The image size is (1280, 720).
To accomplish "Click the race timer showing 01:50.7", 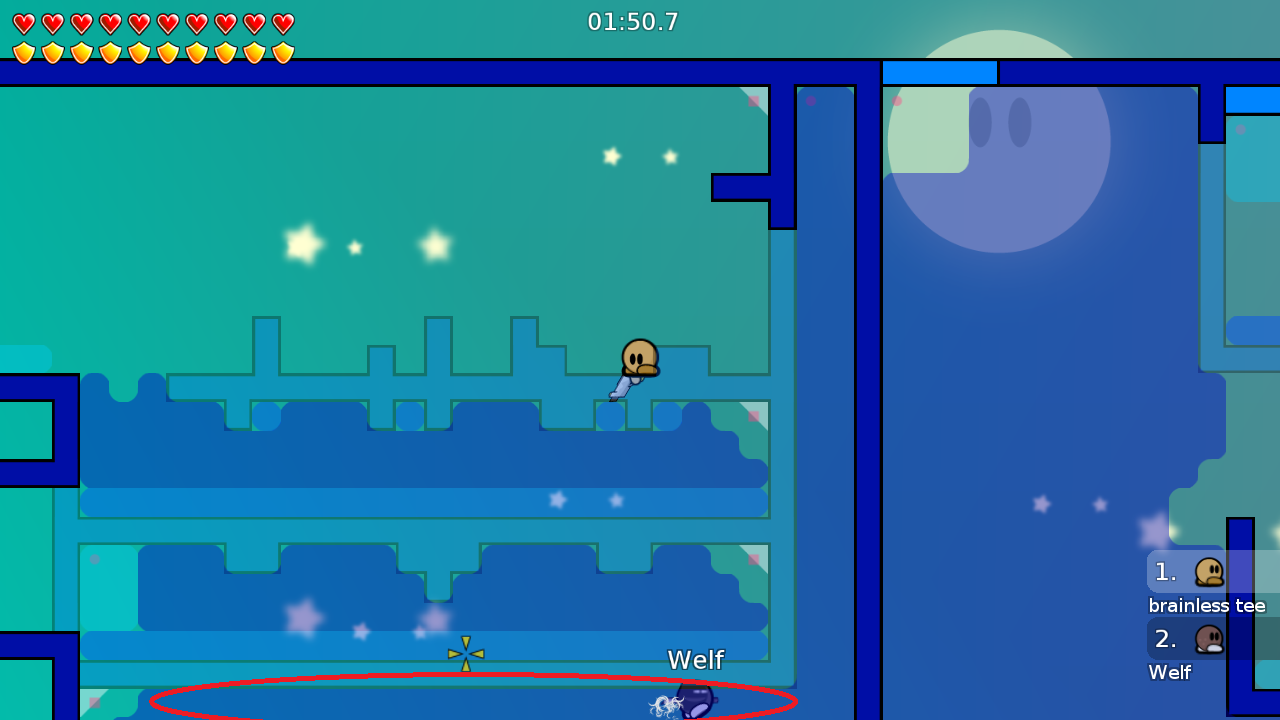I will tap(633, 21).
